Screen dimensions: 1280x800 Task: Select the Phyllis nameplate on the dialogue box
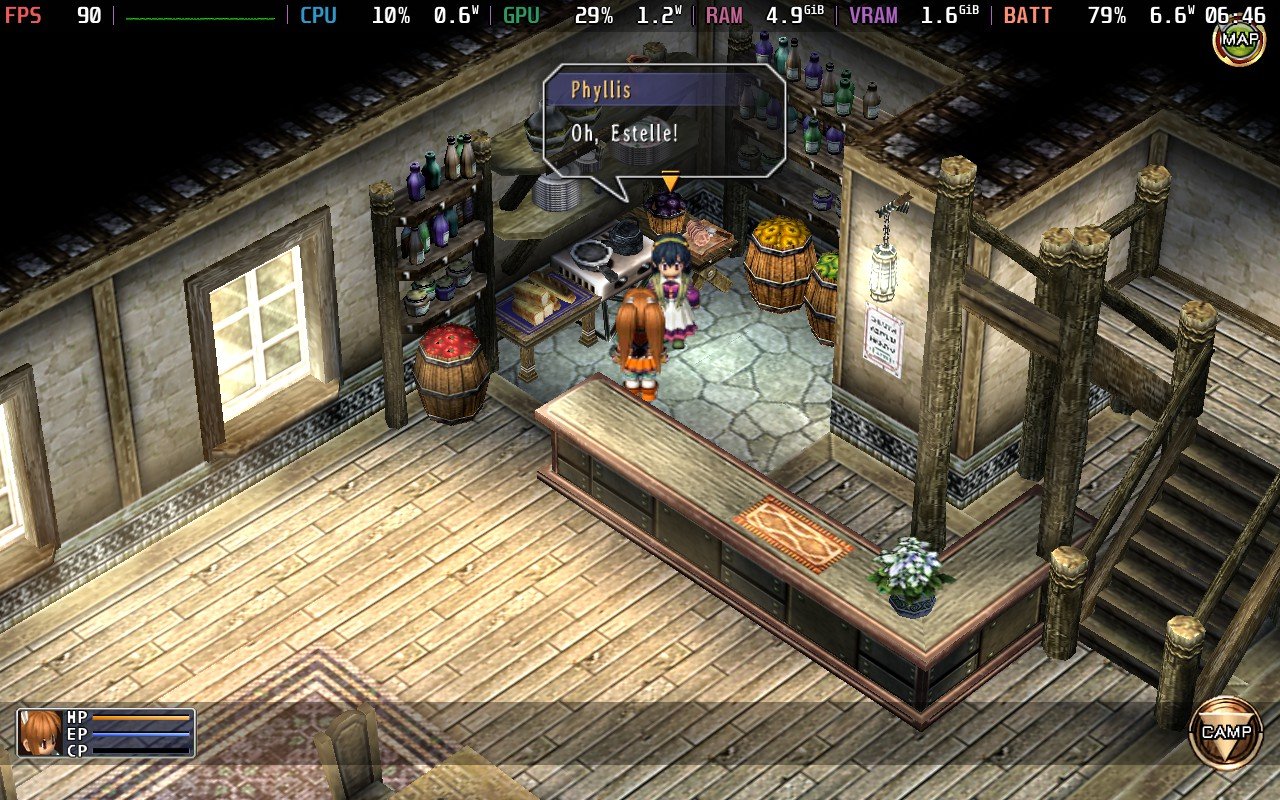[603, 90]
